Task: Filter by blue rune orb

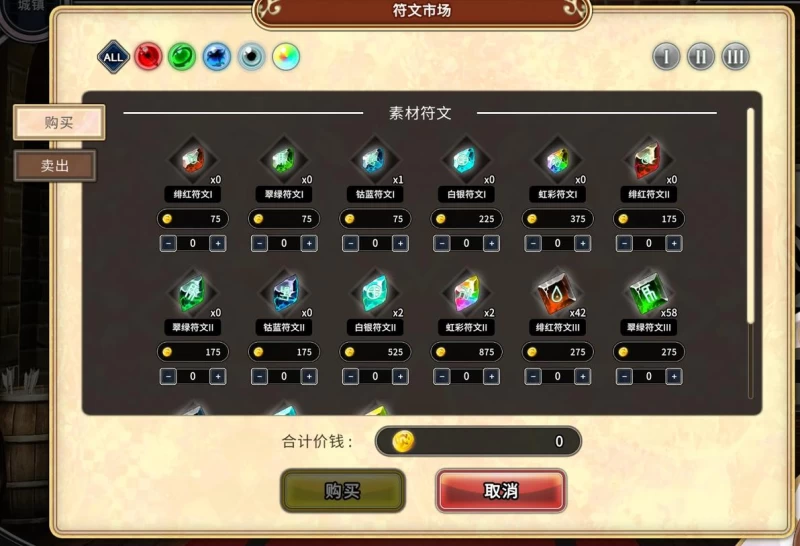Action: point(216,57)
